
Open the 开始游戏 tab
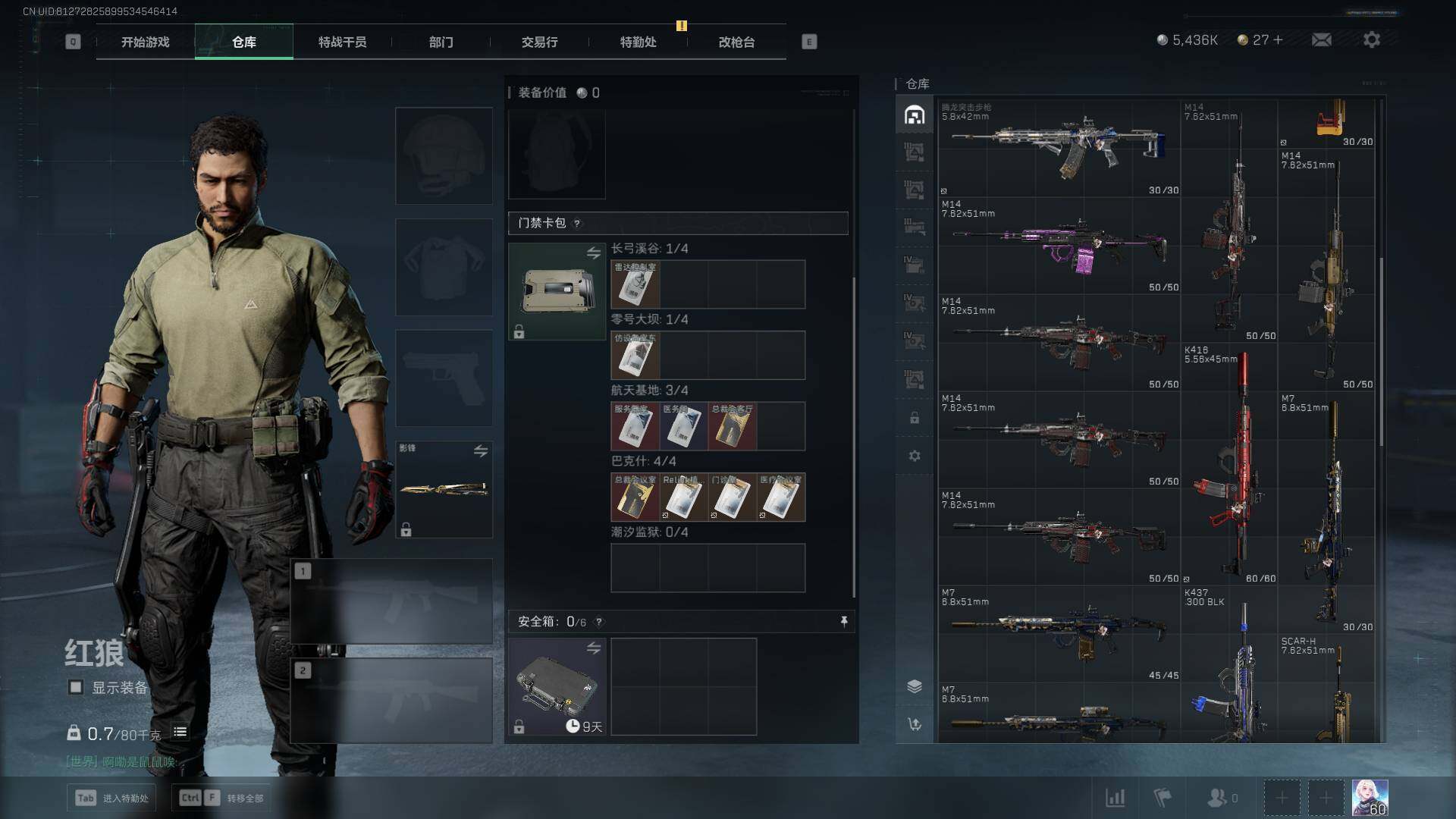click(145, 42)
